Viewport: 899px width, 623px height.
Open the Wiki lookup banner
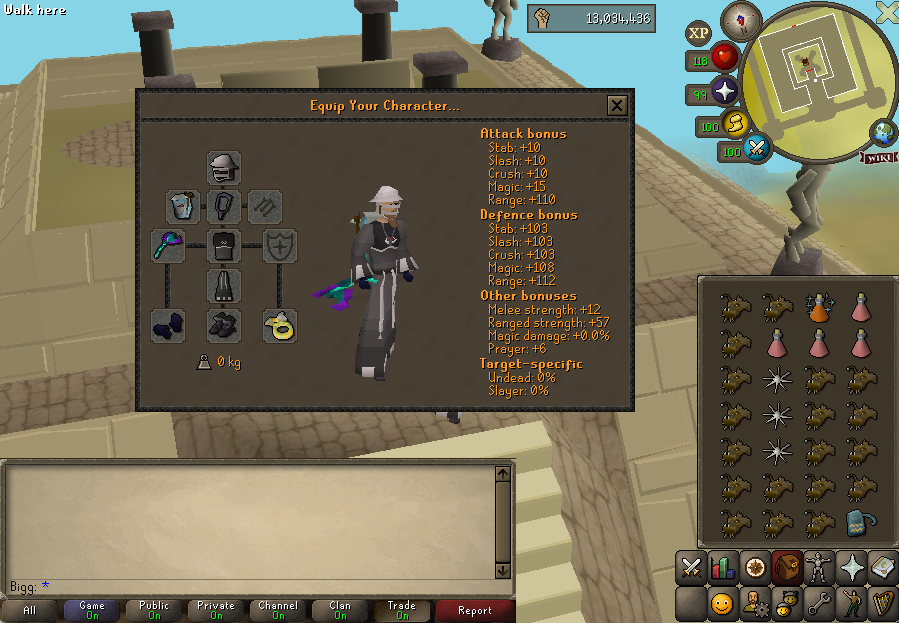tap(877, 157)
